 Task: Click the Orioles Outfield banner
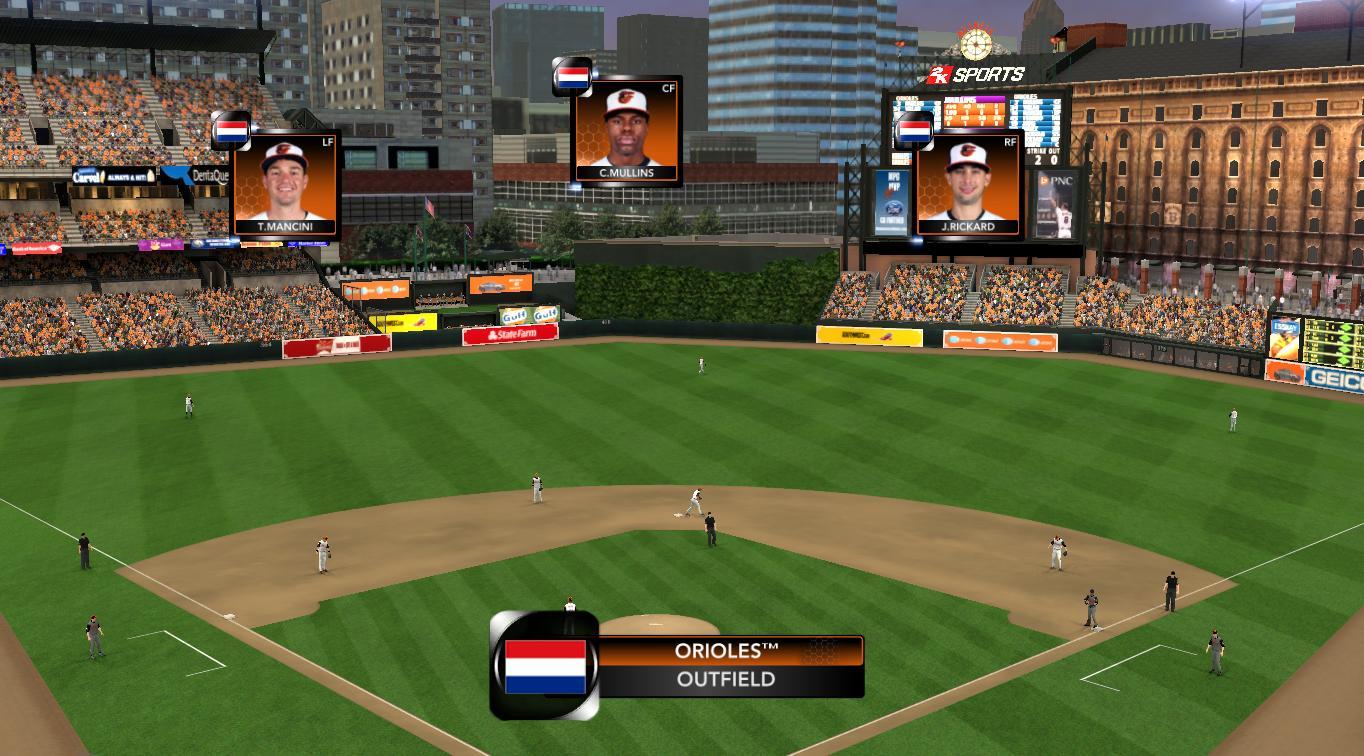click(726, 665)
